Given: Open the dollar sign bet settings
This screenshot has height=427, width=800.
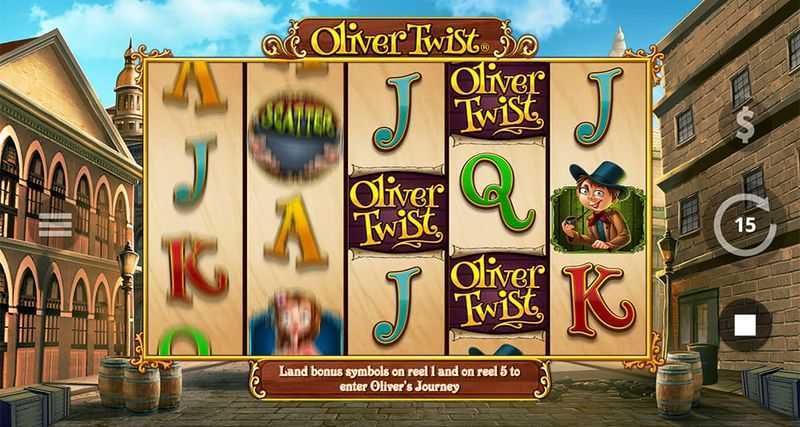Looking at the screenshot, I should point(745,127).
